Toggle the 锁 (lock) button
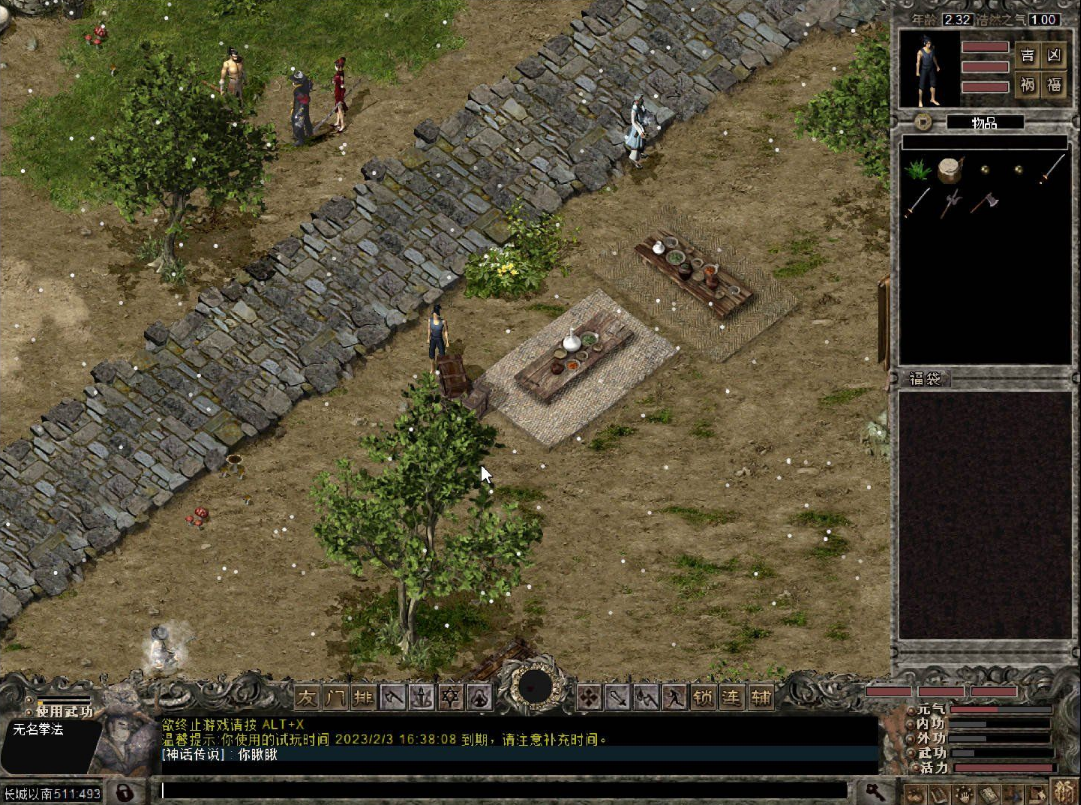This screenshot has height=805, width=1081. click(x=704, y=696)
